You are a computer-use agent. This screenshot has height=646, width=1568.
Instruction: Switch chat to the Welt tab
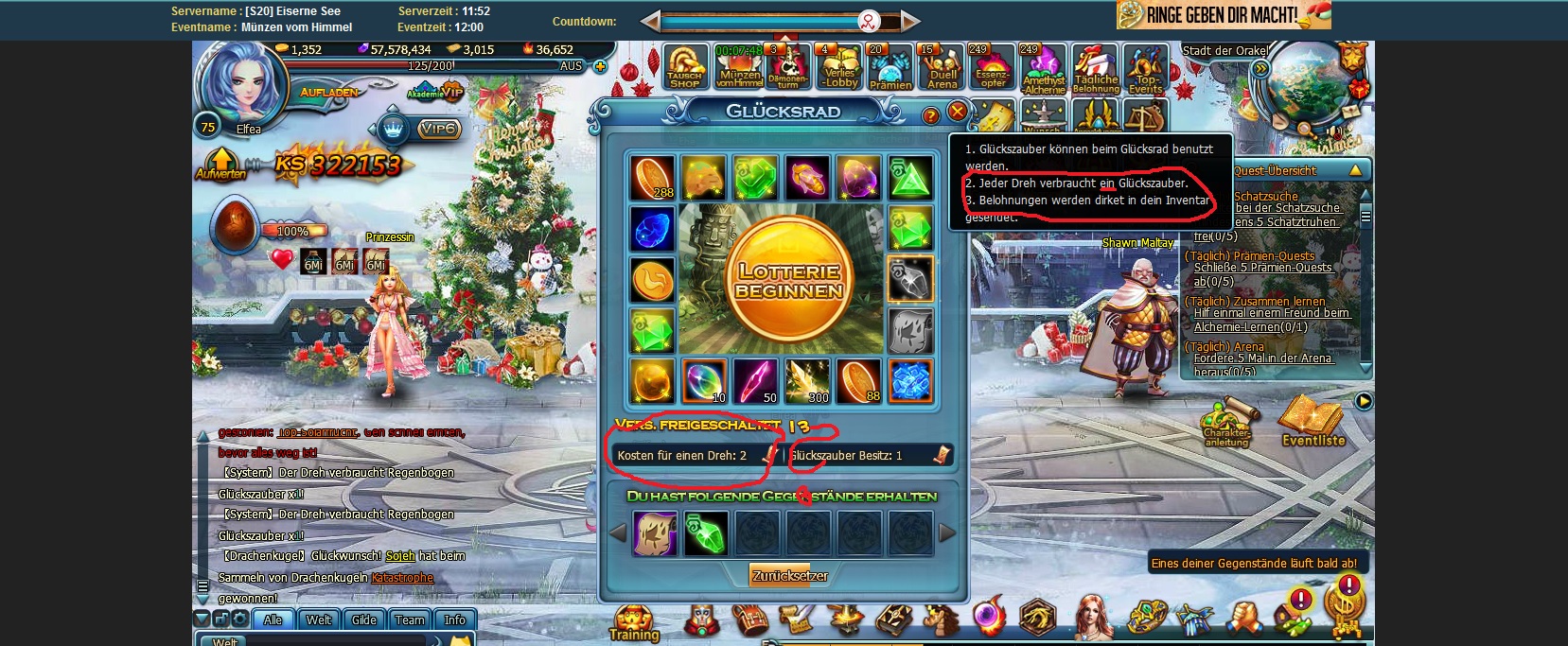click(319, 620)
